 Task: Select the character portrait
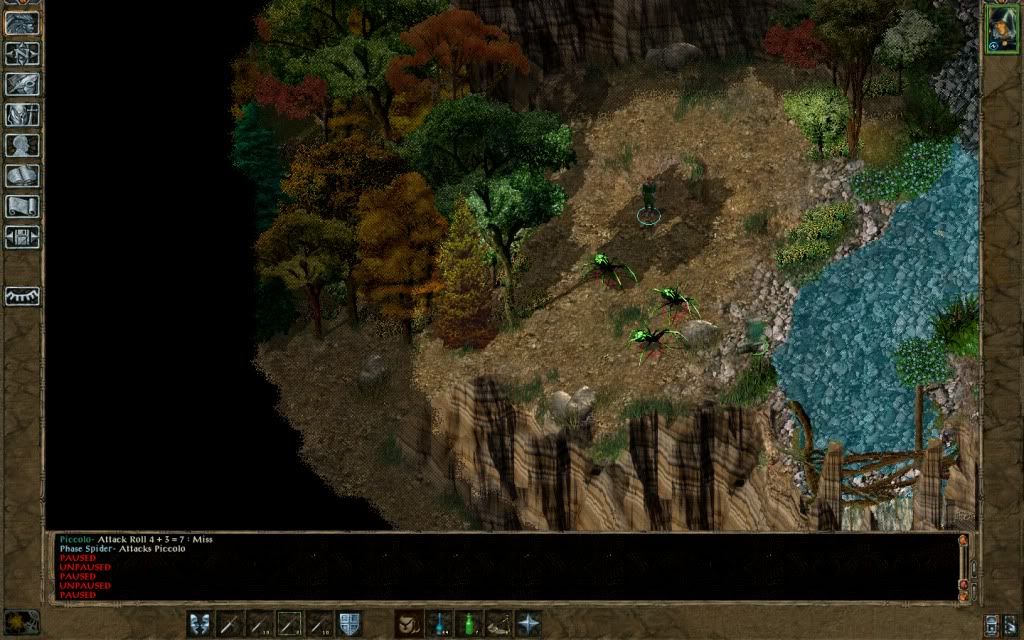pyautogui.click(x=999, y=28)
